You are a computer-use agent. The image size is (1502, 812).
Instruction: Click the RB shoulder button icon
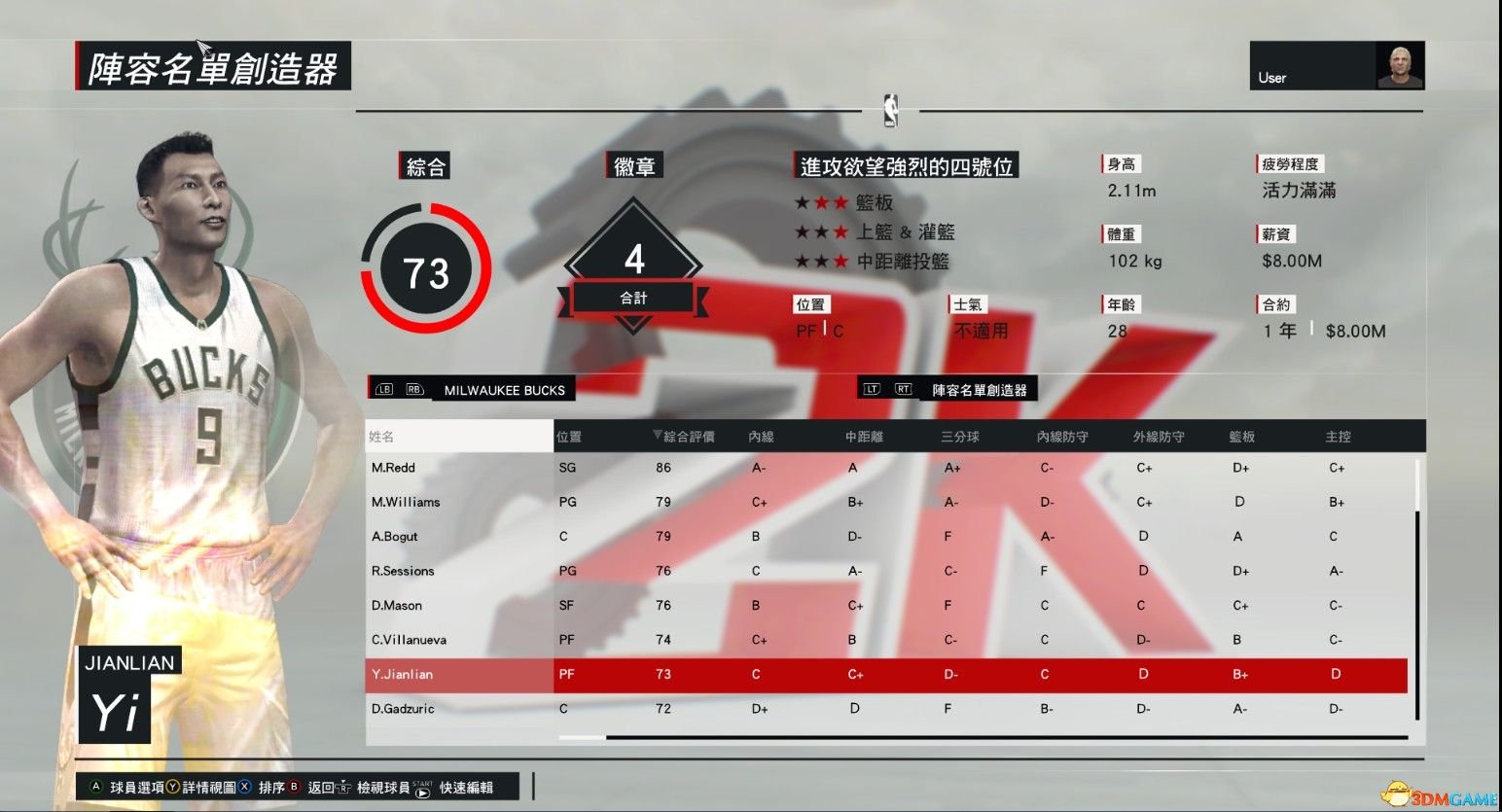tap(413, 388)
